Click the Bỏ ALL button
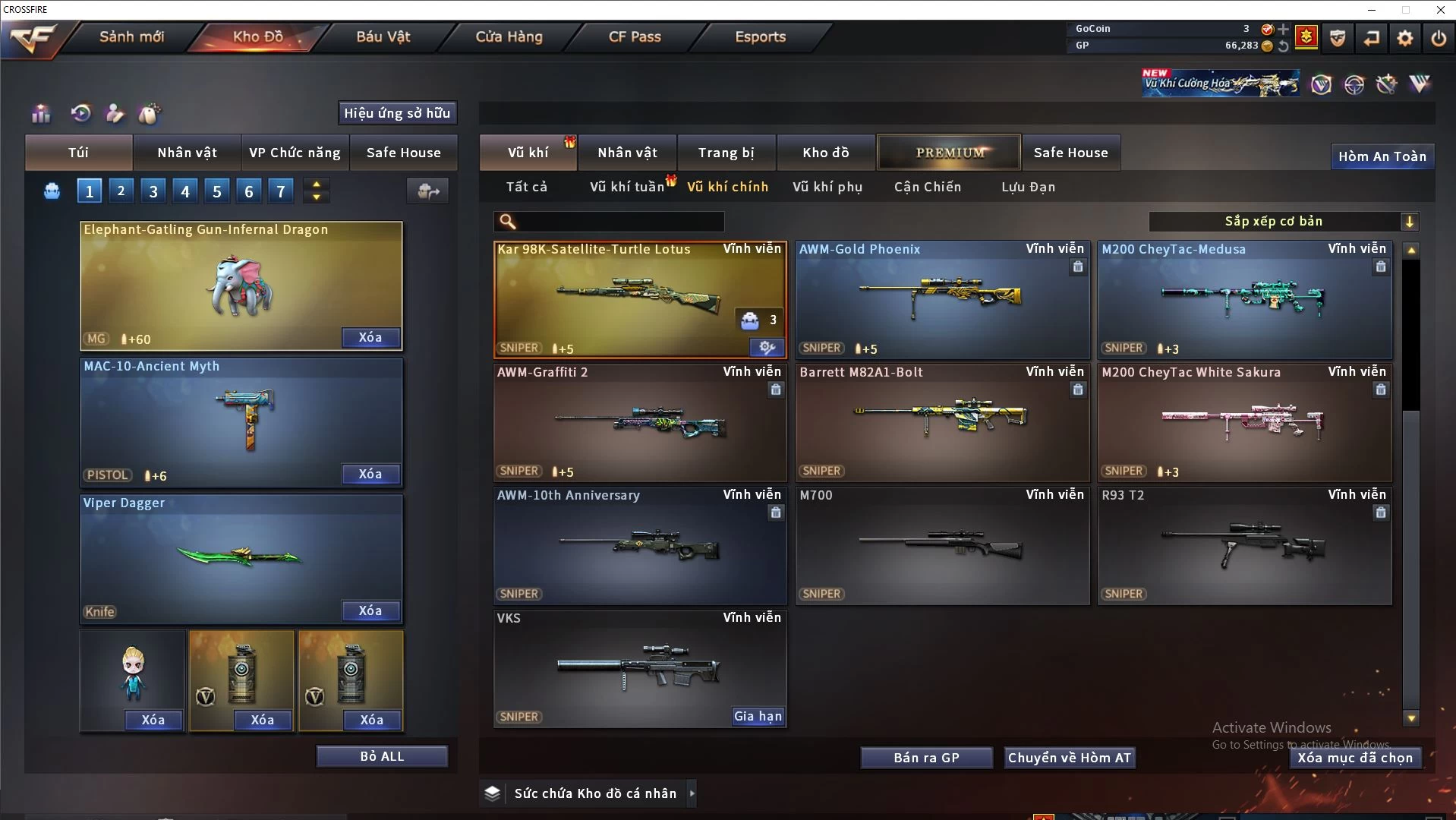The image size is (1456, 820). point(382,756)
